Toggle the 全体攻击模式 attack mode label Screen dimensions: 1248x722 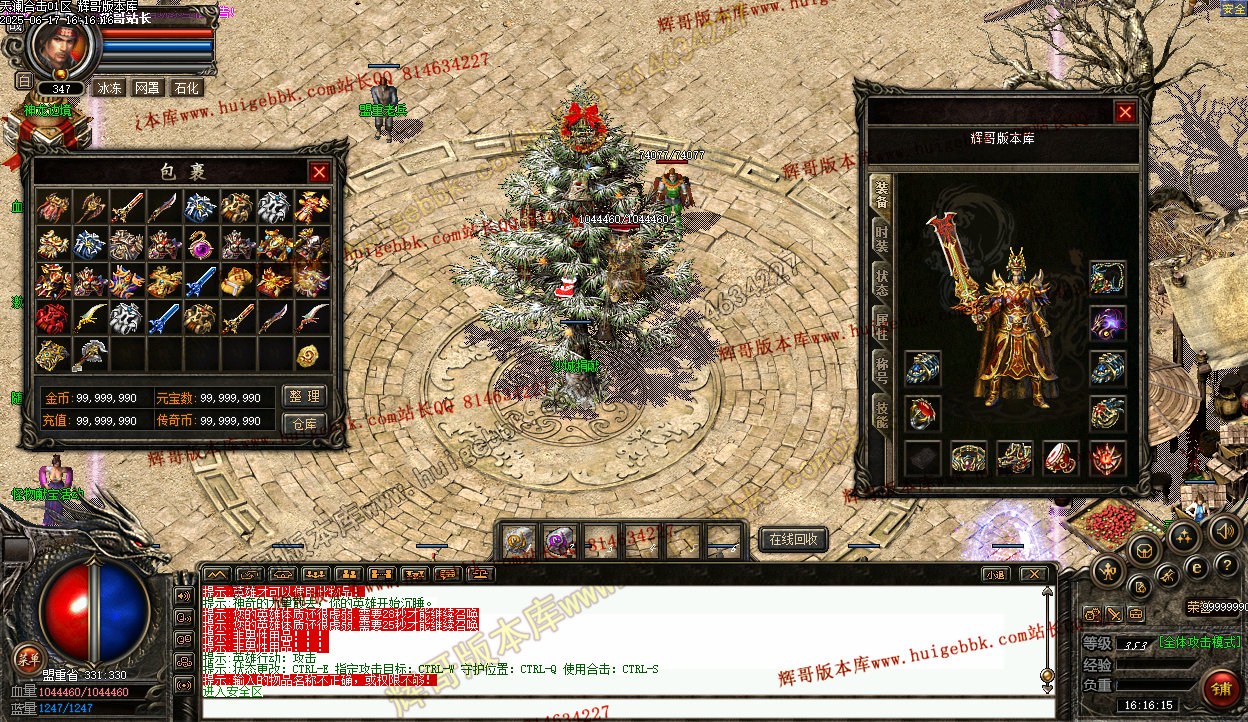click(x=1199, y=642)
